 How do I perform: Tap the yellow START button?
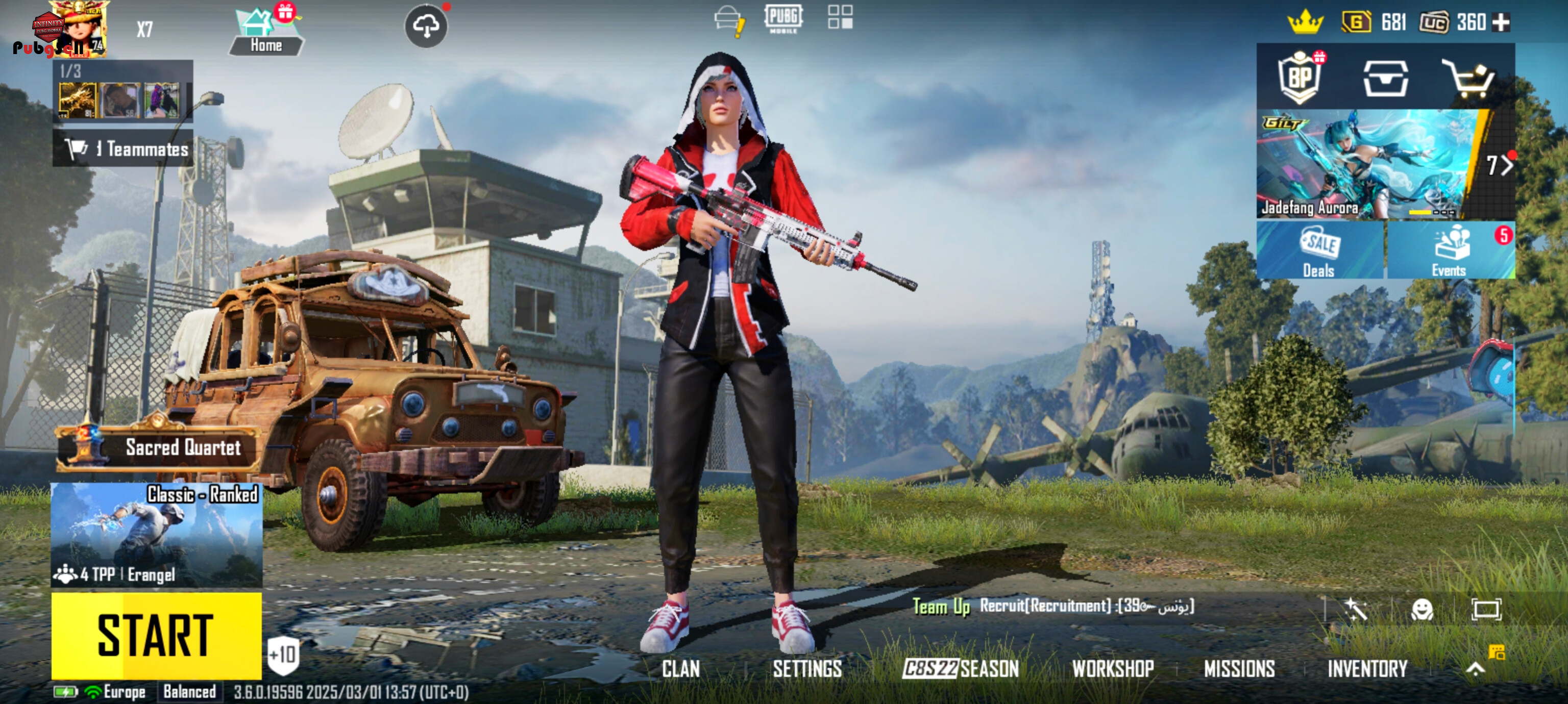156,635
